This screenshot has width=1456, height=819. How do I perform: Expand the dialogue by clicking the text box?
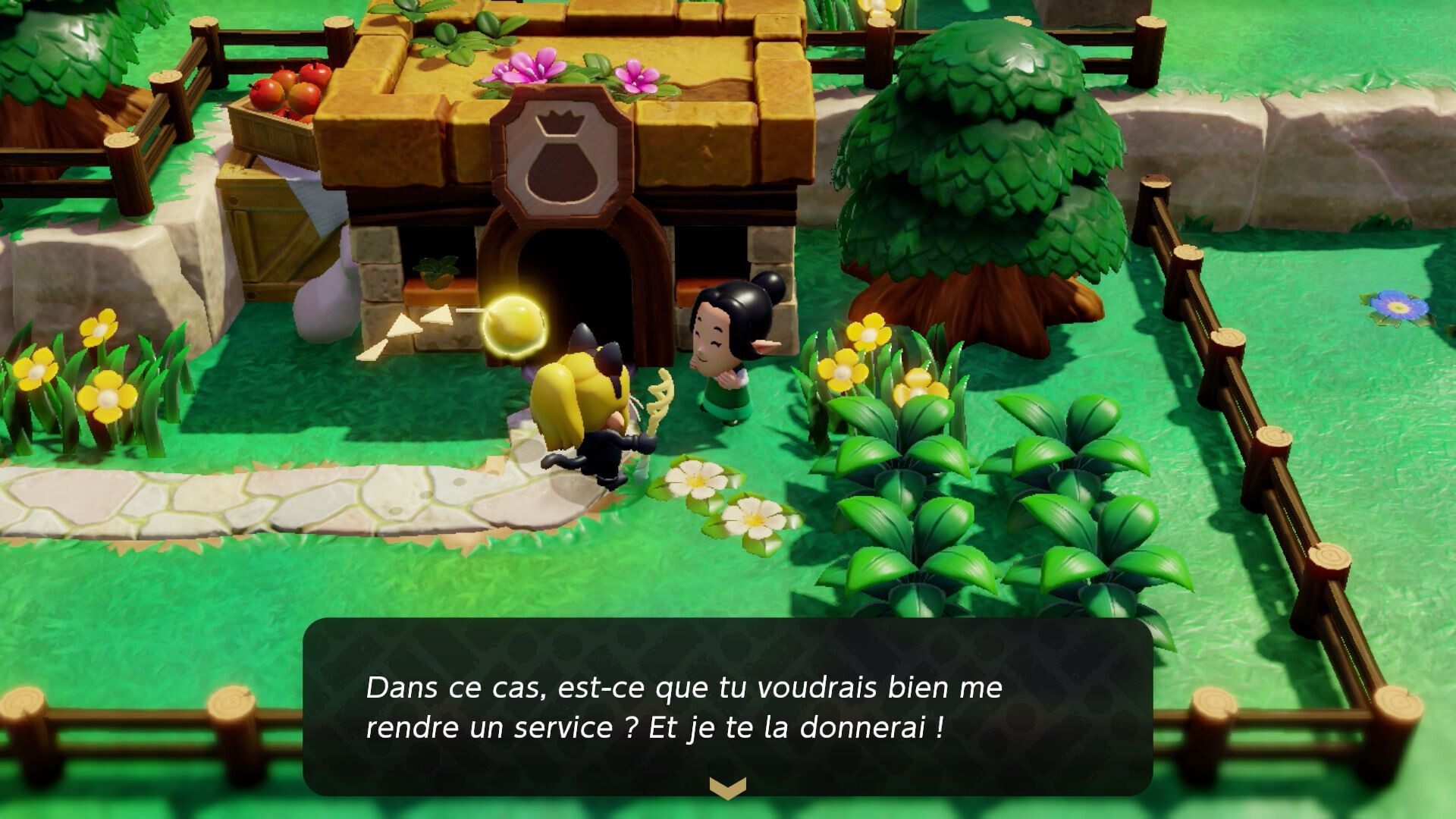[728, 705]
